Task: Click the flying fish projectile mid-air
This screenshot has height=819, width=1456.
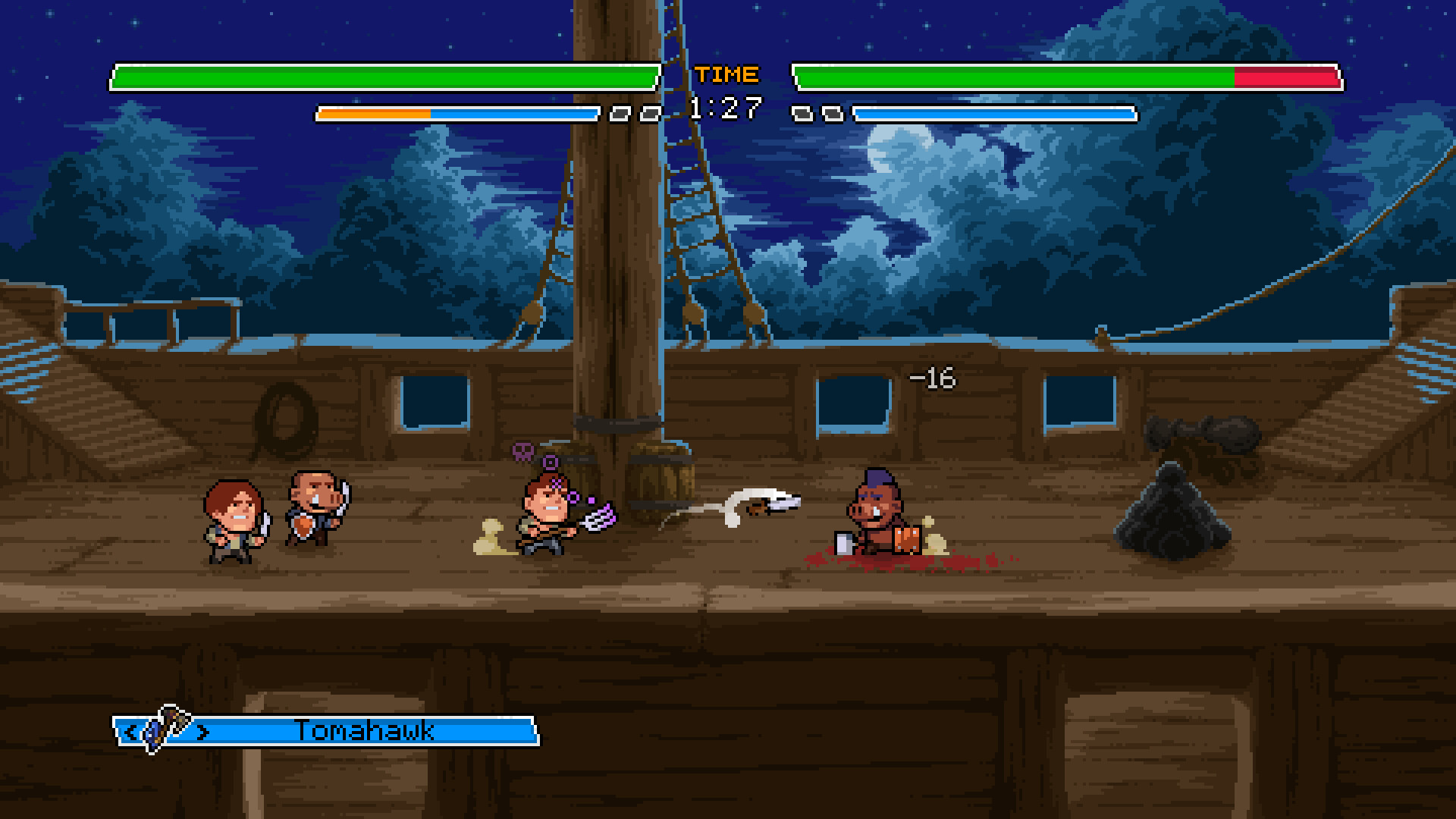Action: coord(766,504)
